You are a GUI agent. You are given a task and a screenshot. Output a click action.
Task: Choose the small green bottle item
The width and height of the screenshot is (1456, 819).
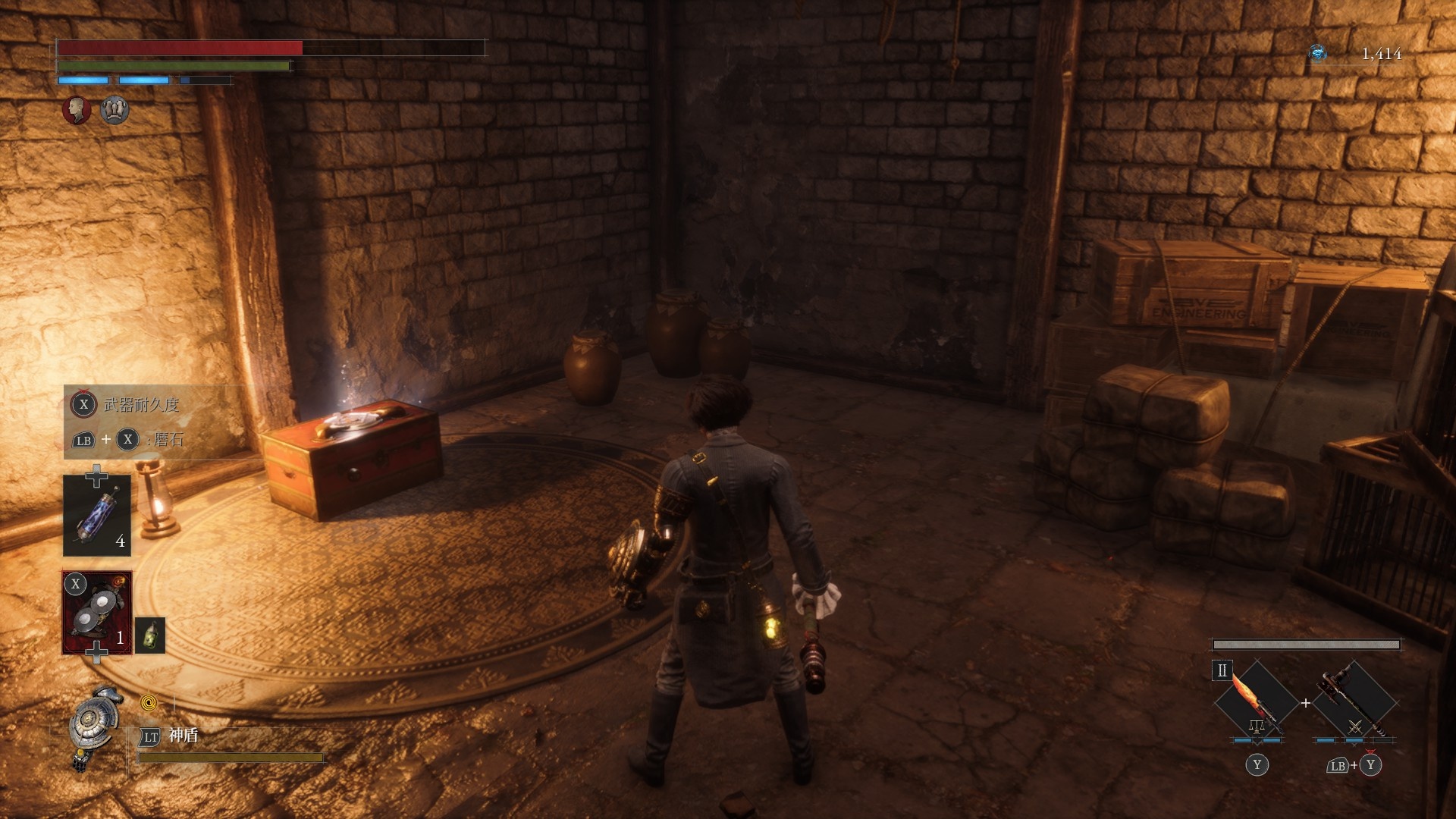pos(150,635)
